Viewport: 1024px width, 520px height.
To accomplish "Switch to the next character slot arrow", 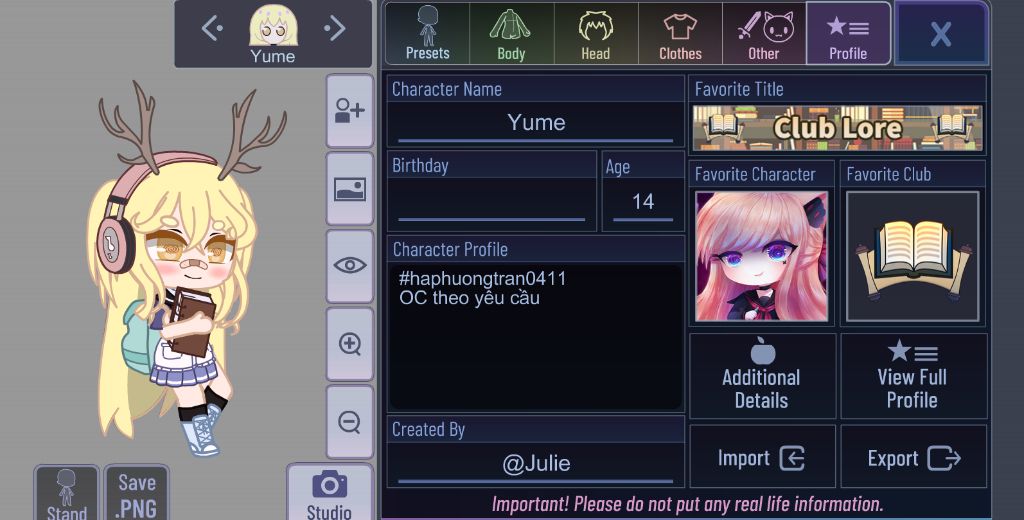I will 334,29.
